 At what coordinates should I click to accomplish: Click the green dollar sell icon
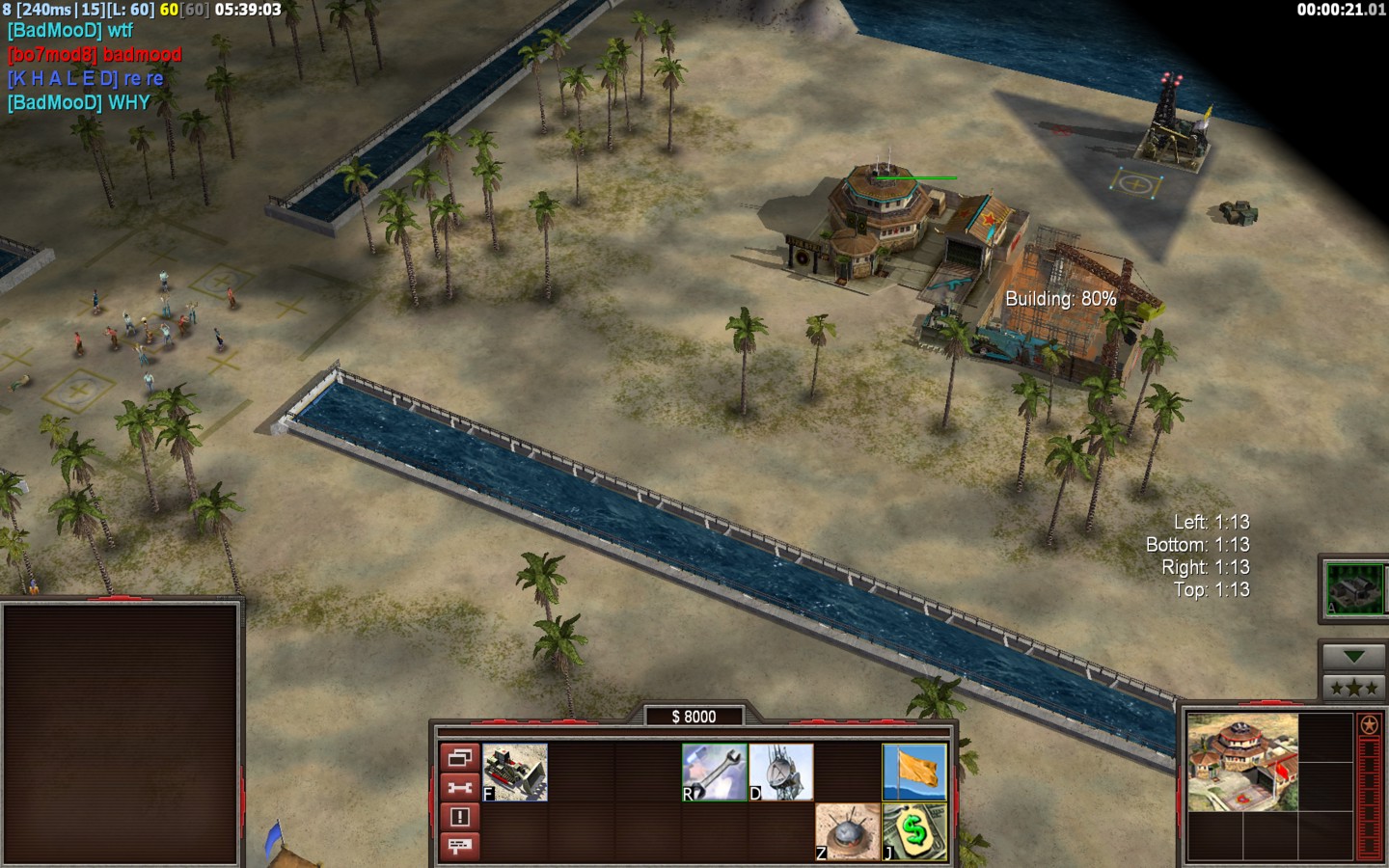tap(914, 831)
